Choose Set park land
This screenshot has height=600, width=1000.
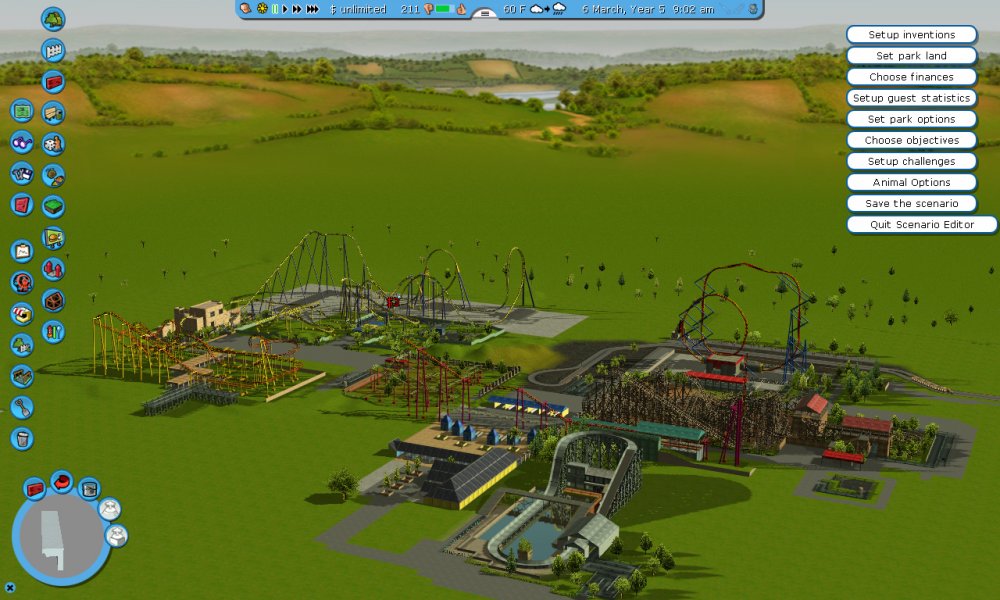tap(911, 56)
